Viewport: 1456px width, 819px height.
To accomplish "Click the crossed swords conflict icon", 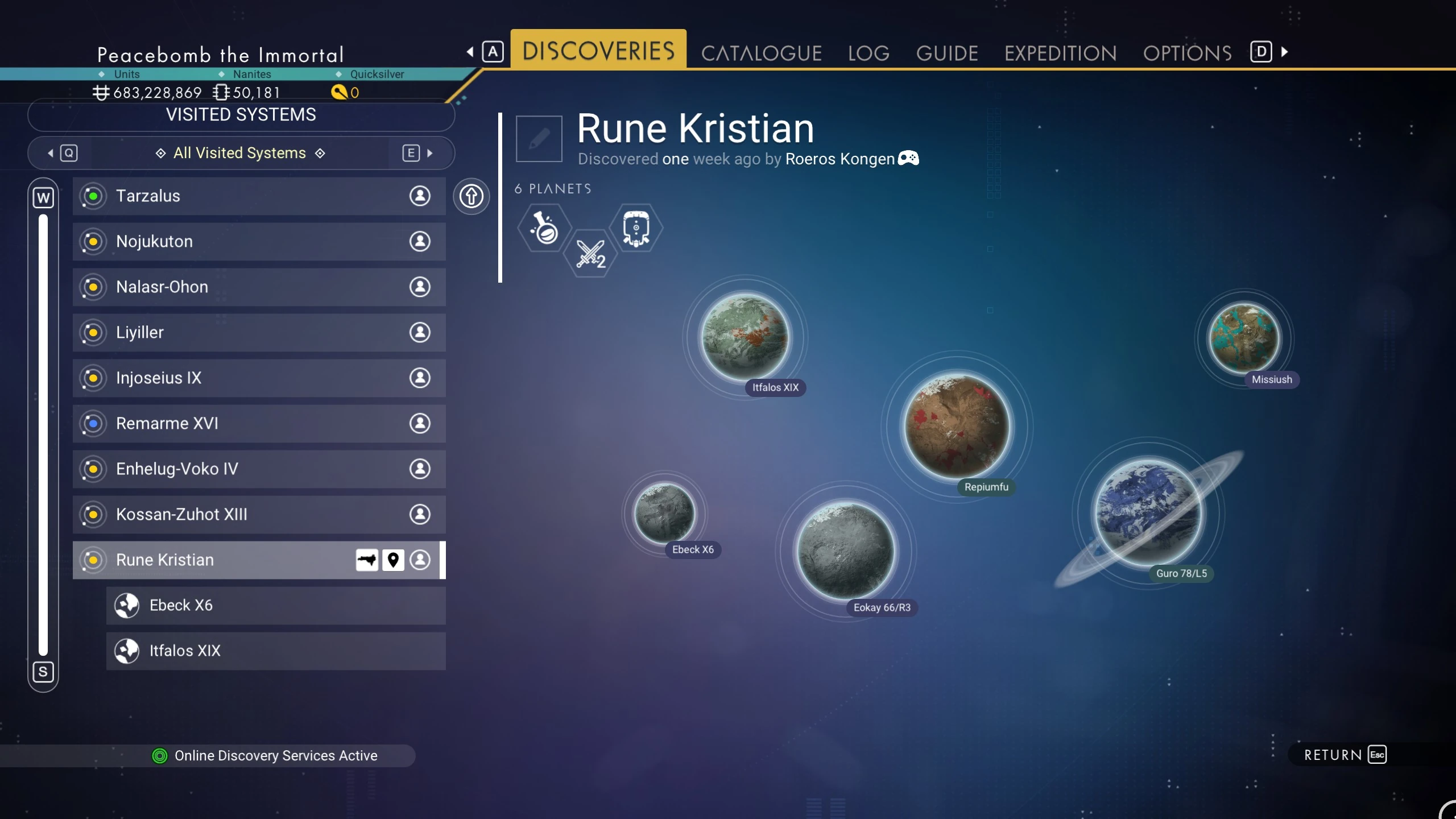I will 591,254.
